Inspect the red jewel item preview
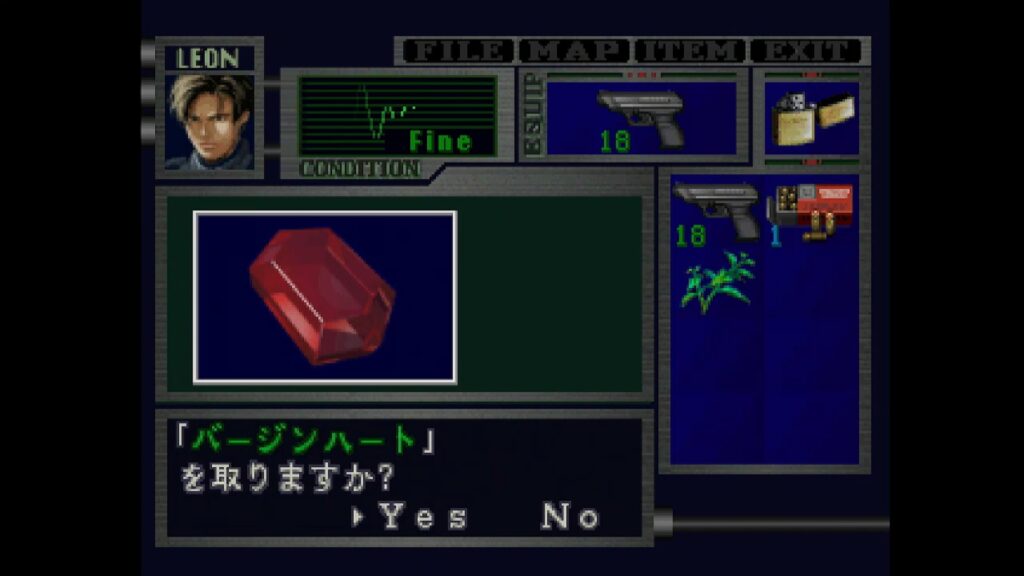Image resolution: width=1024 pixels, height=576 pixels. (324, 297)
